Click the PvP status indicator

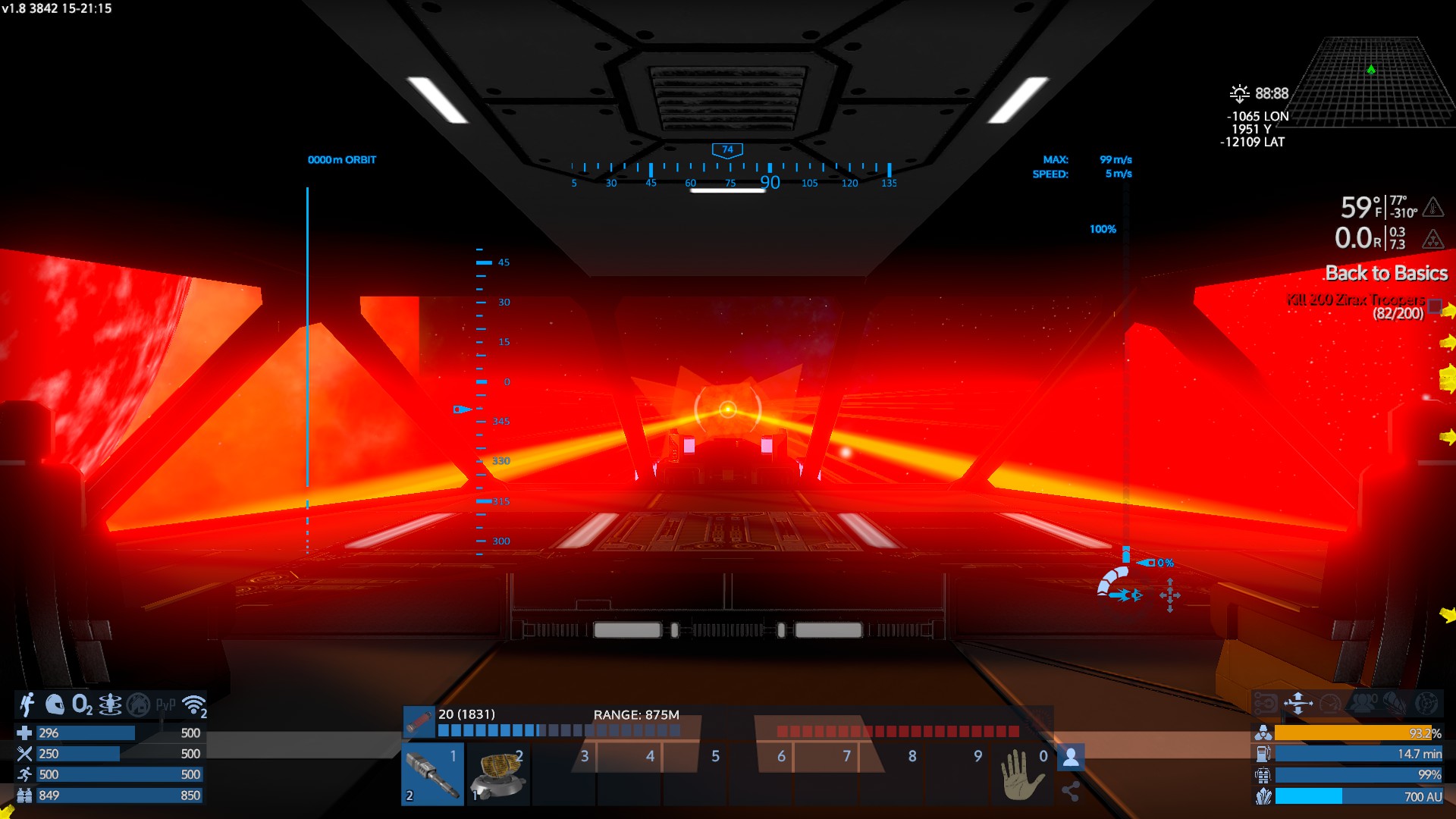(165, 704)
